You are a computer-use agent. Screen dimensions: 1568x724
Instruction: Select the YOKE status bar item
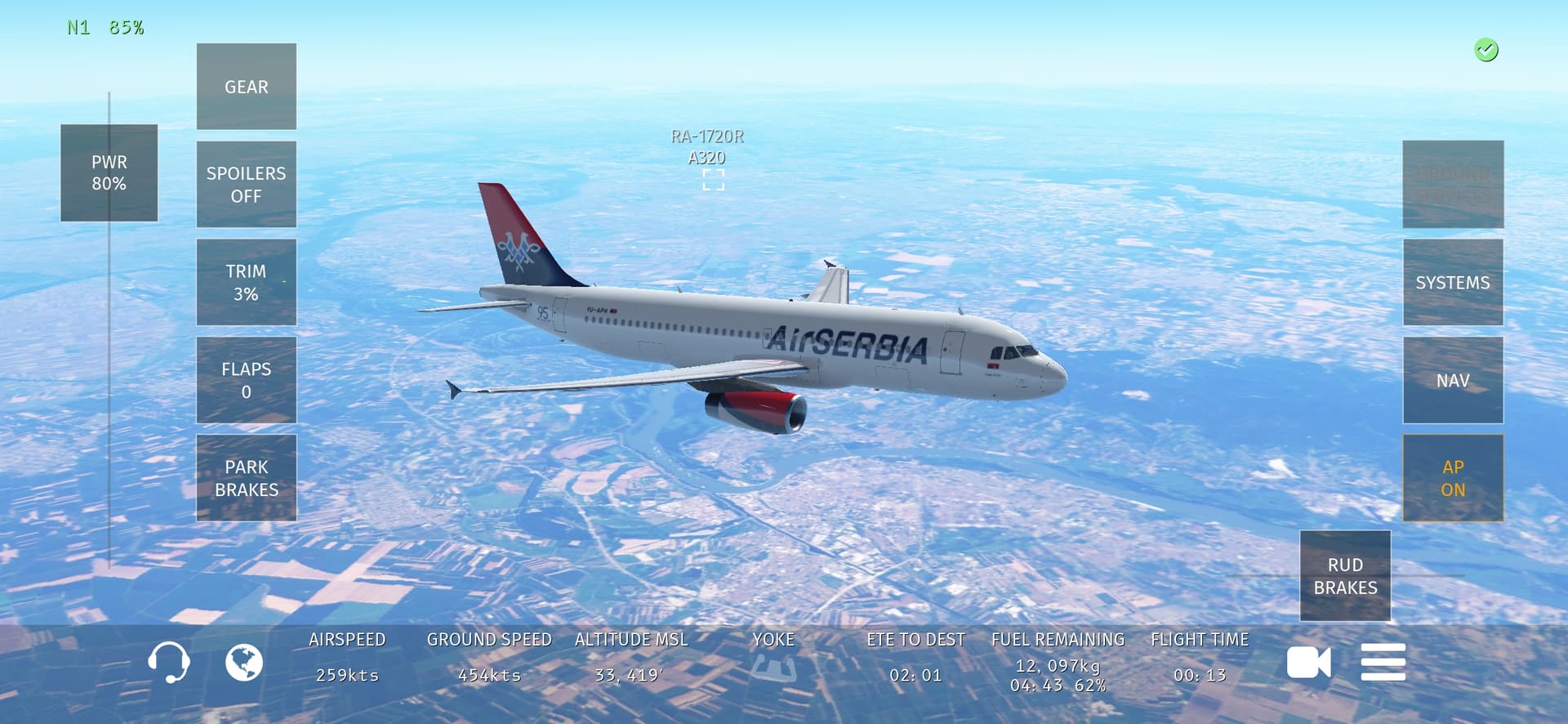pos(773,659)
